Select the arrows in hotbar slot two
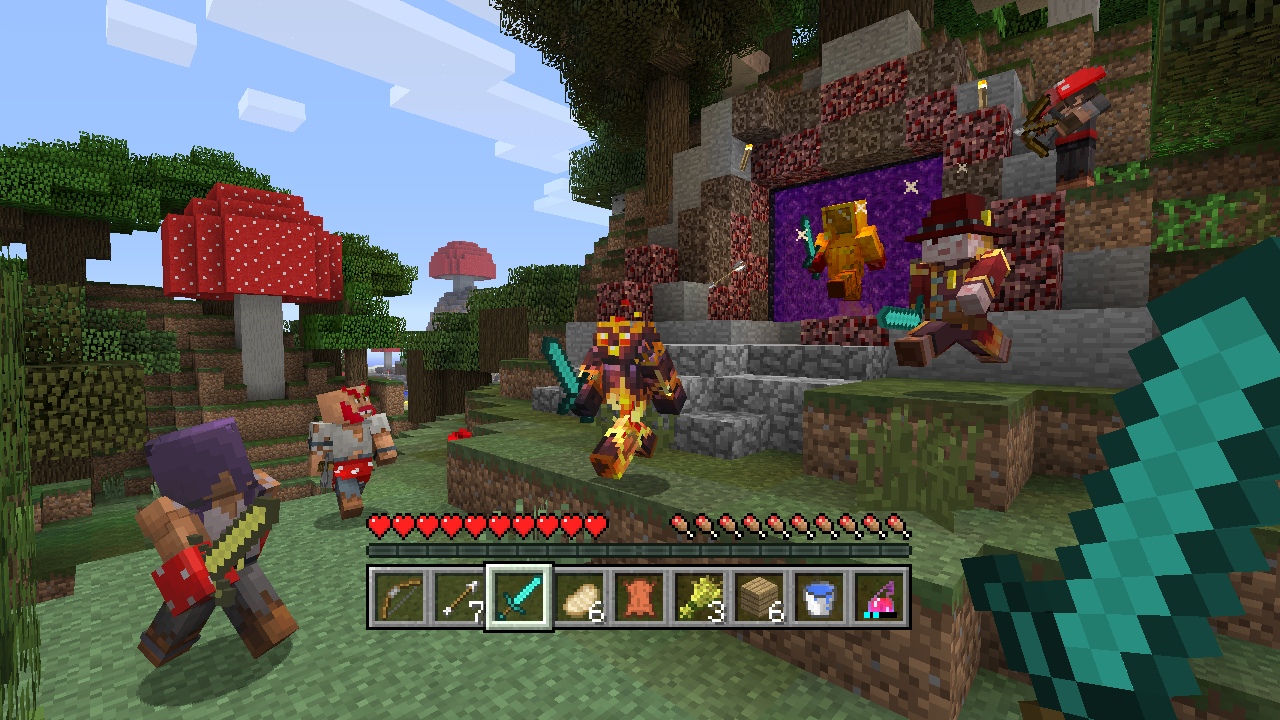Viewport: 1280px width, 720px height. tap(458, 597)
